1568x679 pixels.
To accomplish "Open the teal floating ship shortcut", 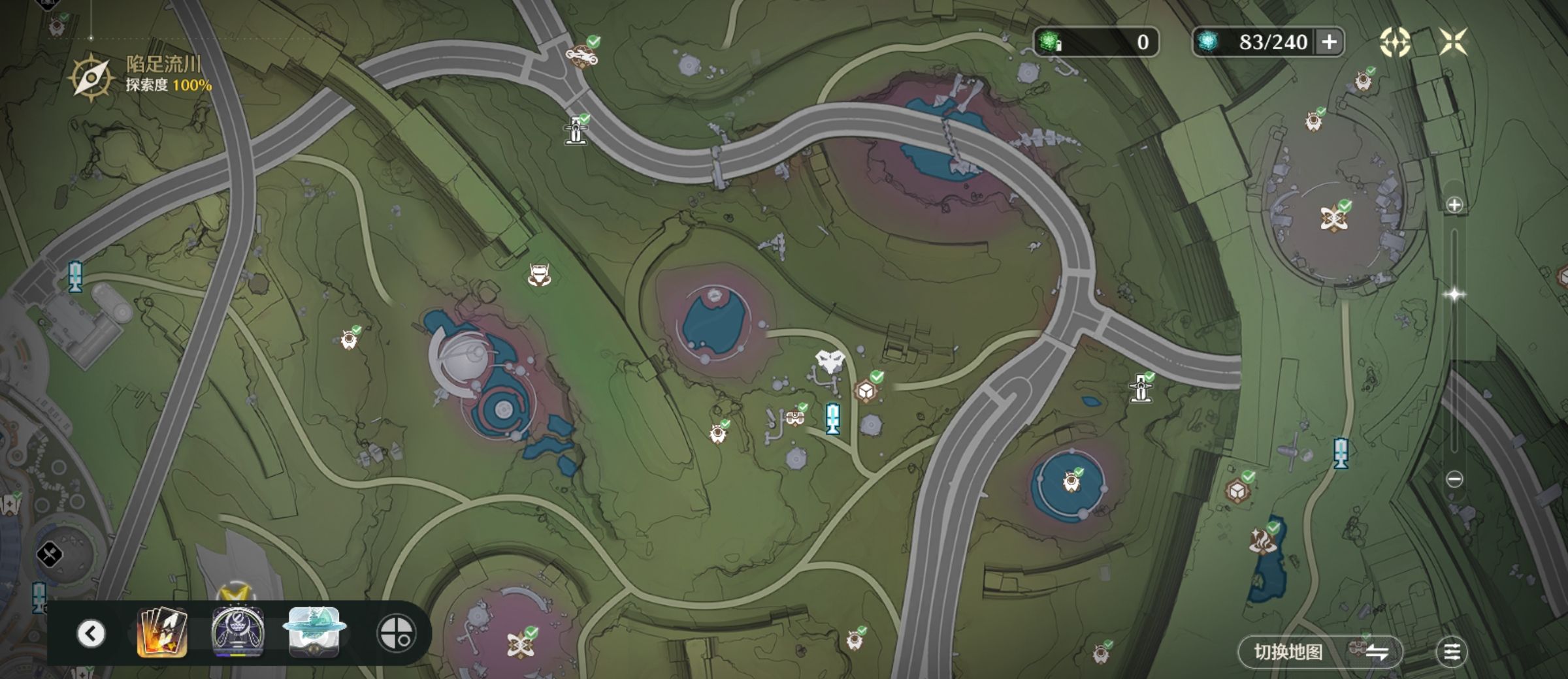I will [x=314, y=632].
